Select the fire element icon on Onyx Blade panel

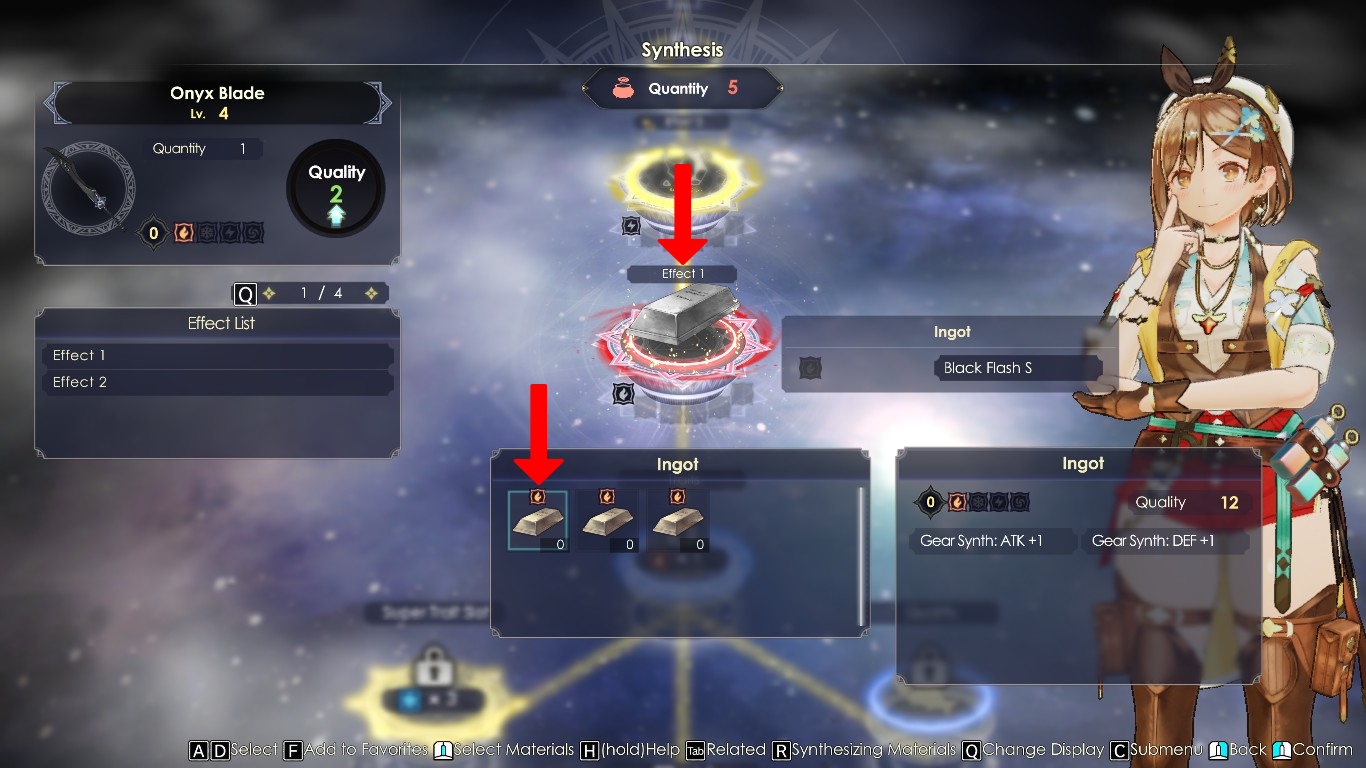tap(181, 232)
